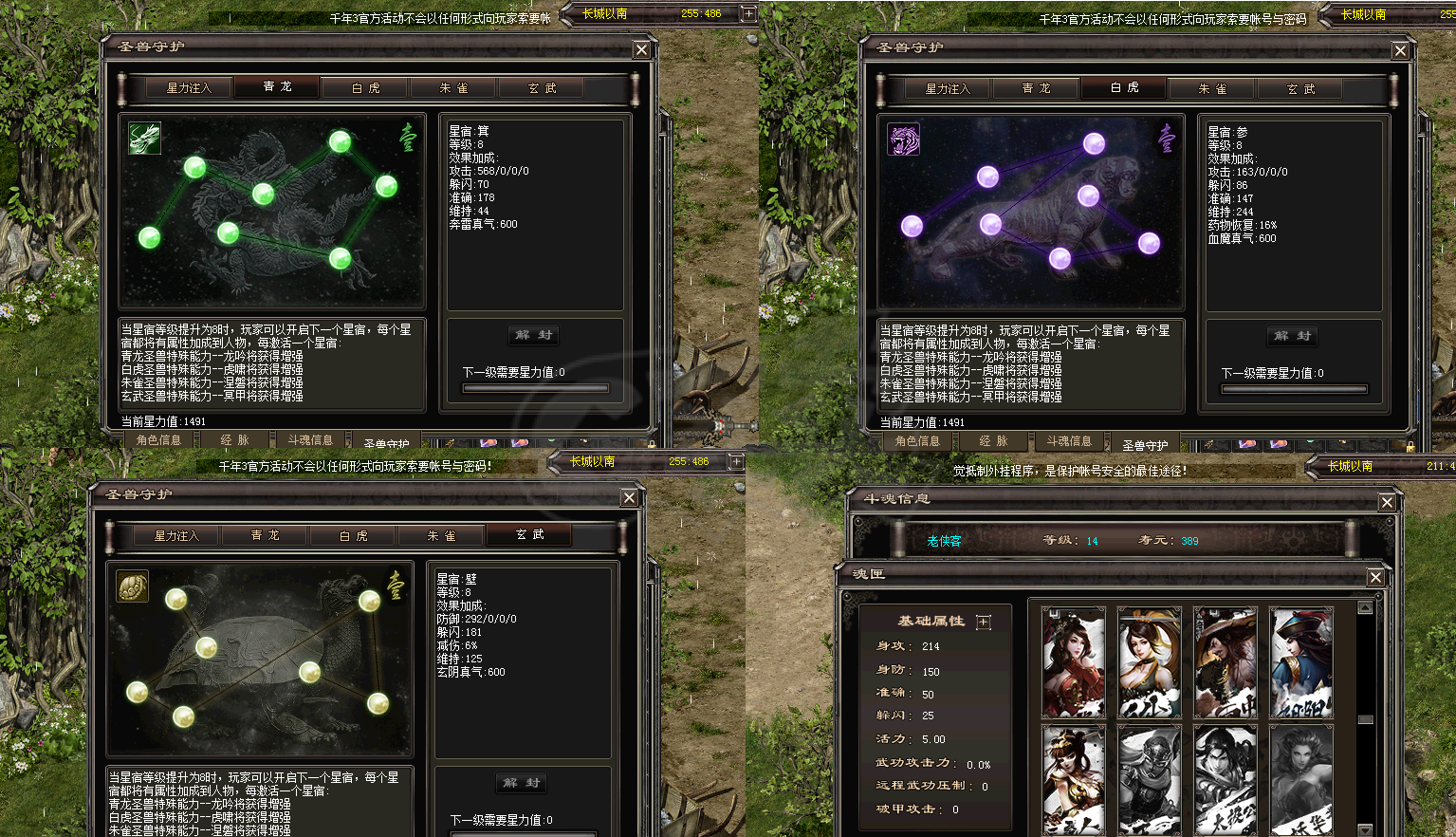Image resolution: width=1456 pixels, height=837 pixels.
Task: Select the lightning skill icon on the hotbar
Action: point(450,443)
